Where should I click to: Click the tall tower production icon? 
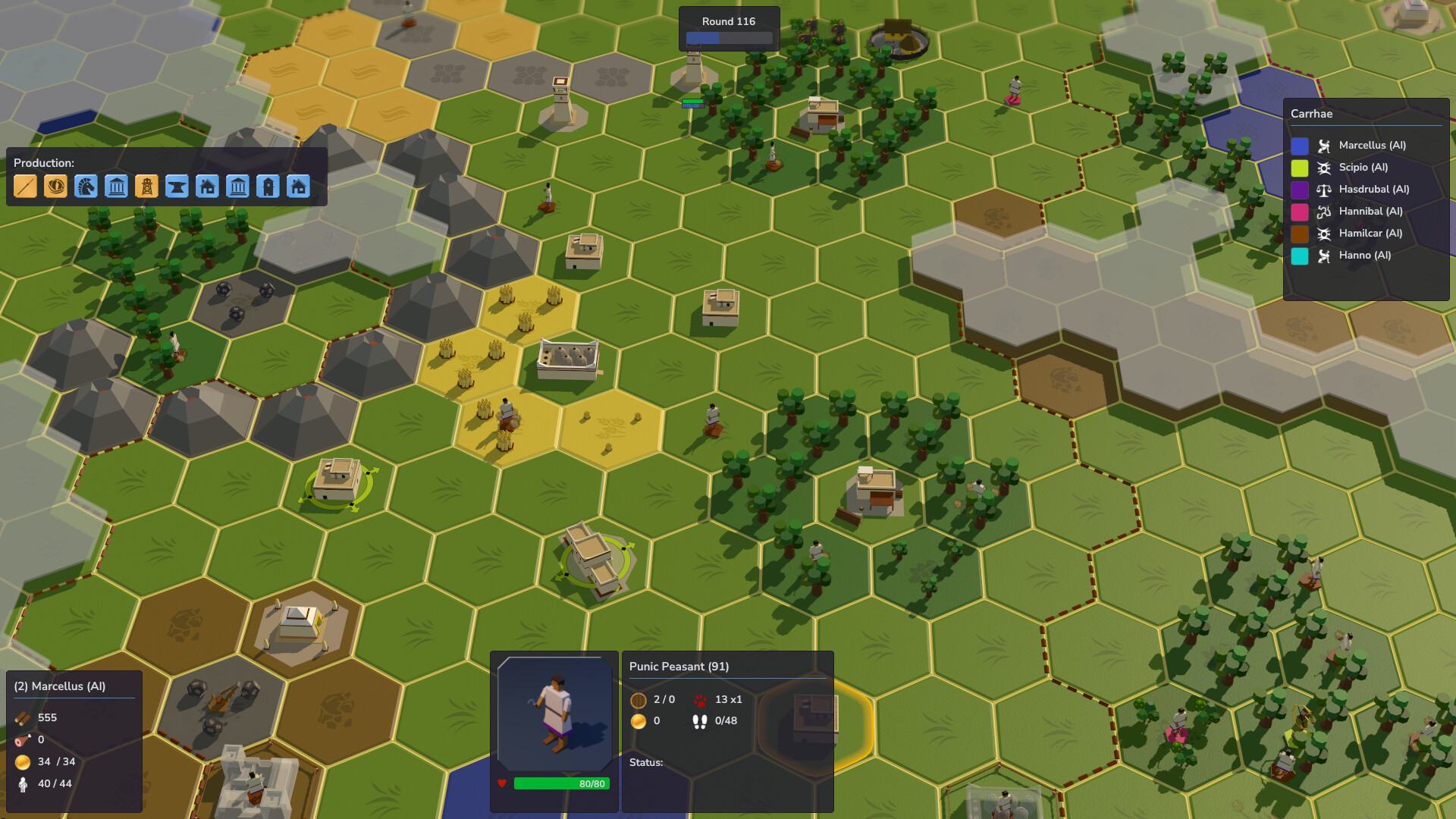pyautogui.click(x=267, y=186)
